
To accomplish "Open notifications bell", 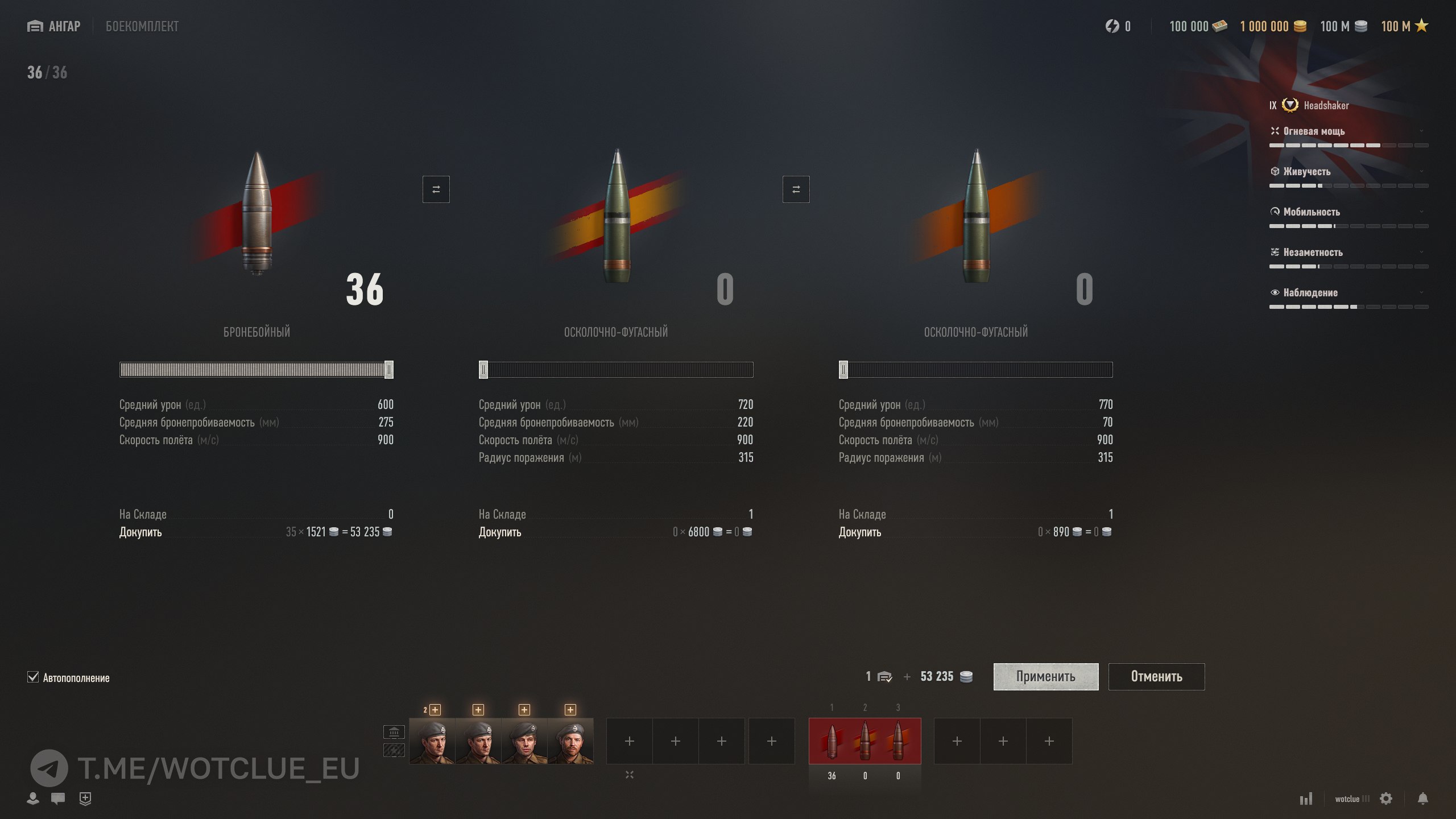I will [1422, 799].
